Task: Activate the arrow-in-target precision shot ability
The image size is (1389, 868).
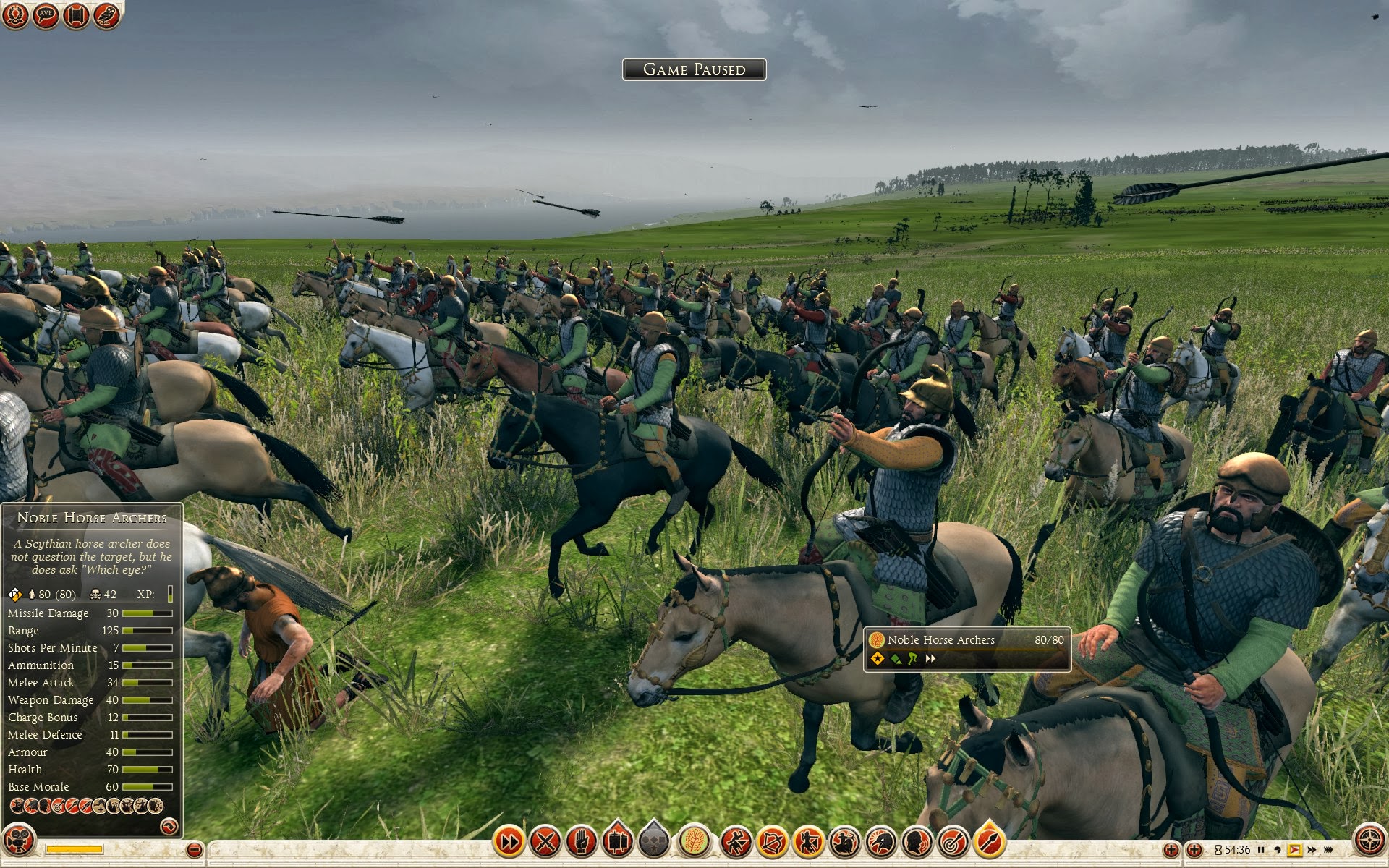Action: [953, 841]
